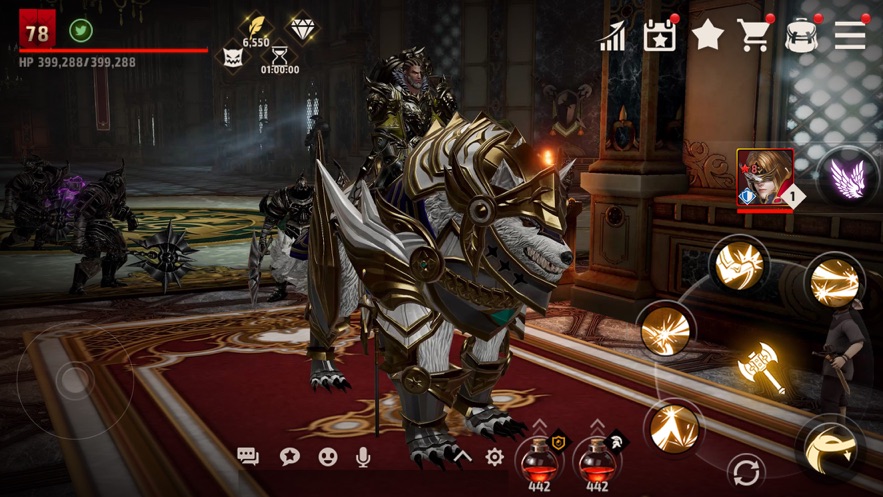Open the shopping cart store
This screenshot has height=497, width=883.
755,35
